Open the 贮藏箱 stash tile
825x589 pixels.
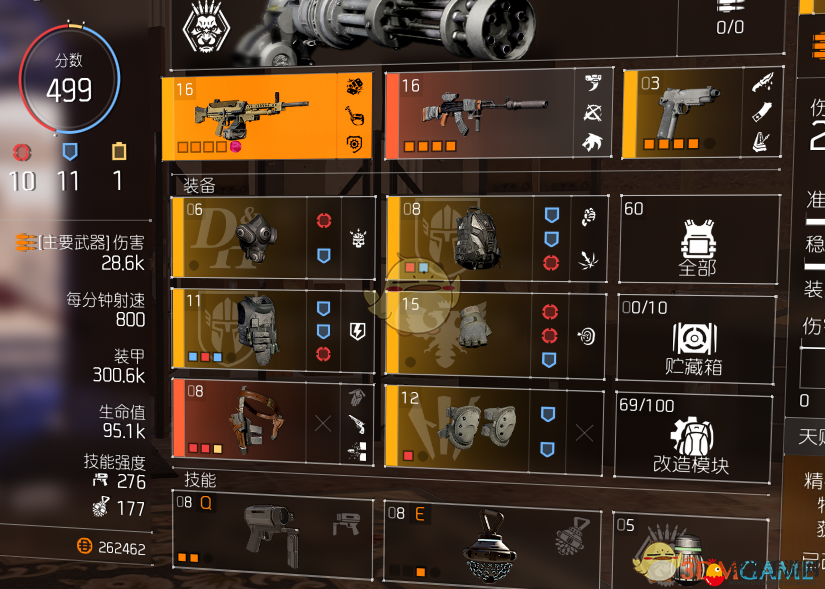[697, 338]
